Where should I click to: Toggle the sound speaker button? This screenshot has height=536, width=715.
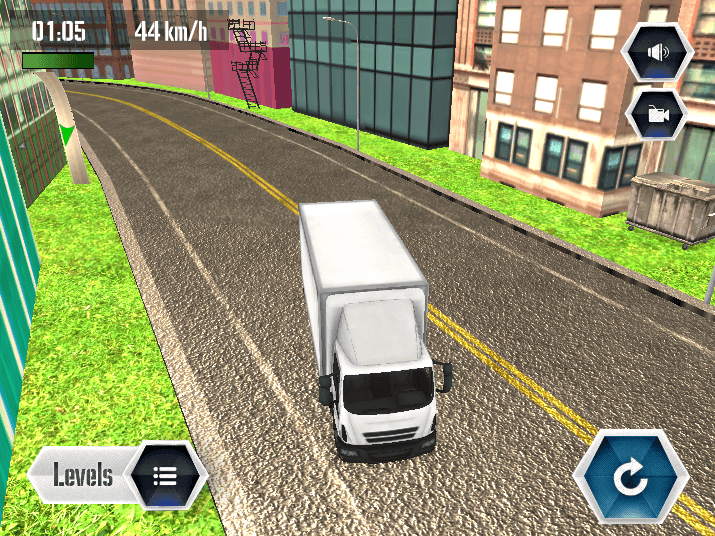(658, 53)
